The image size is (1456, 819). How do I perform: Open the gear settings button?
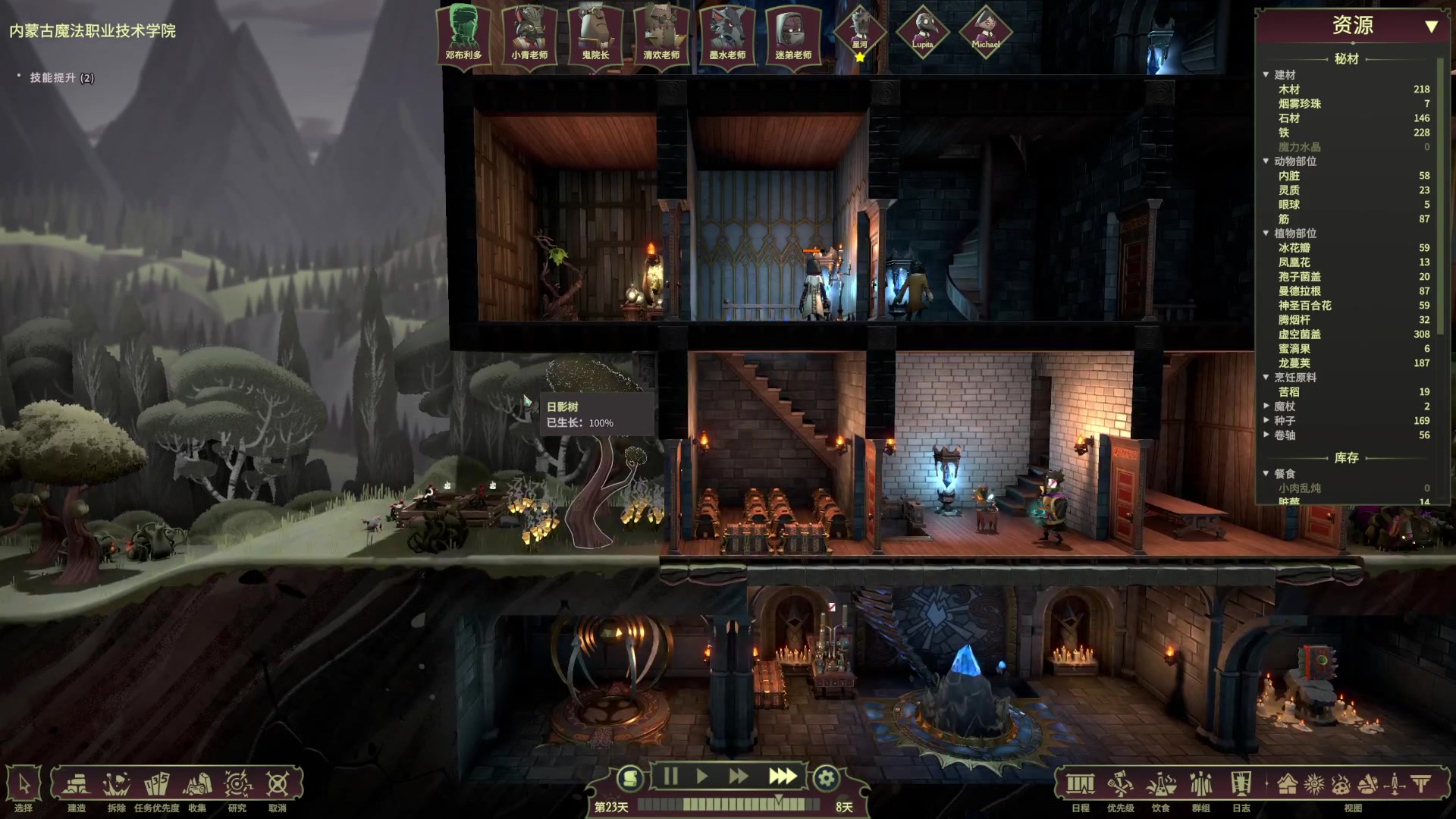(826, 778)
